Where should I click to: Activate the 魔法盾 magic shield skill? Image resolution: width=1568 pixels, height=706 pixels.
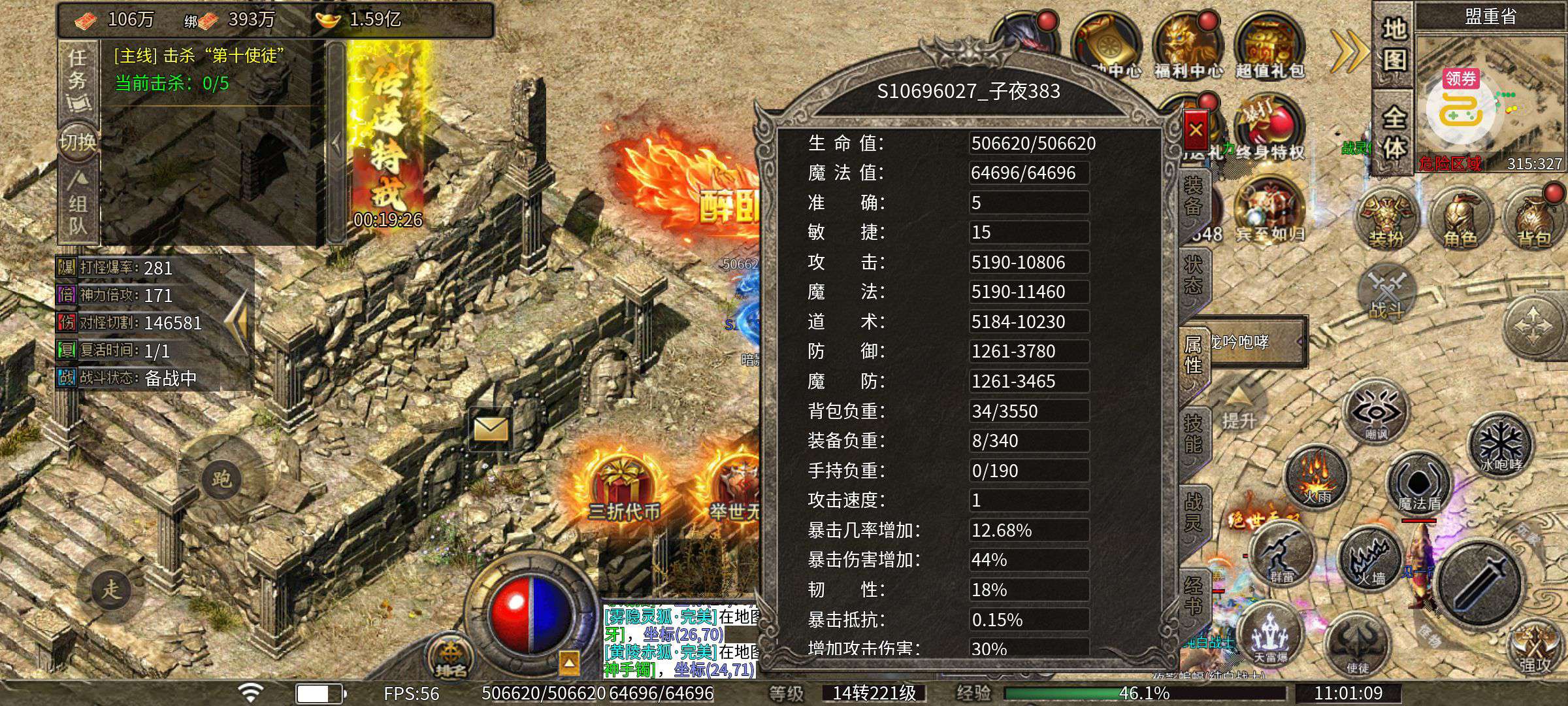pyautogui.click(x=1418, y=485)
